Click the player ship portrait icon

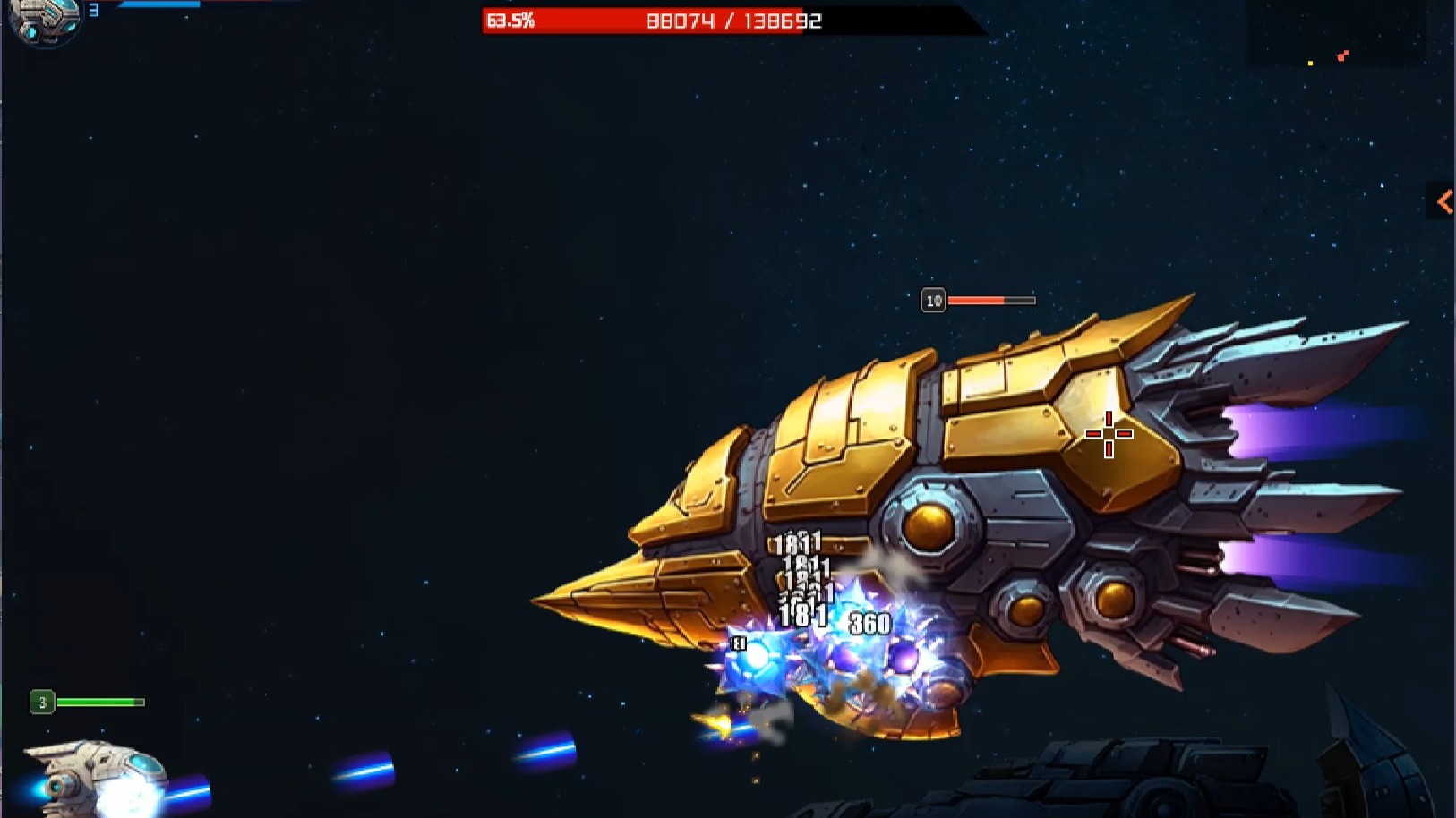click(x=44, y=20)
